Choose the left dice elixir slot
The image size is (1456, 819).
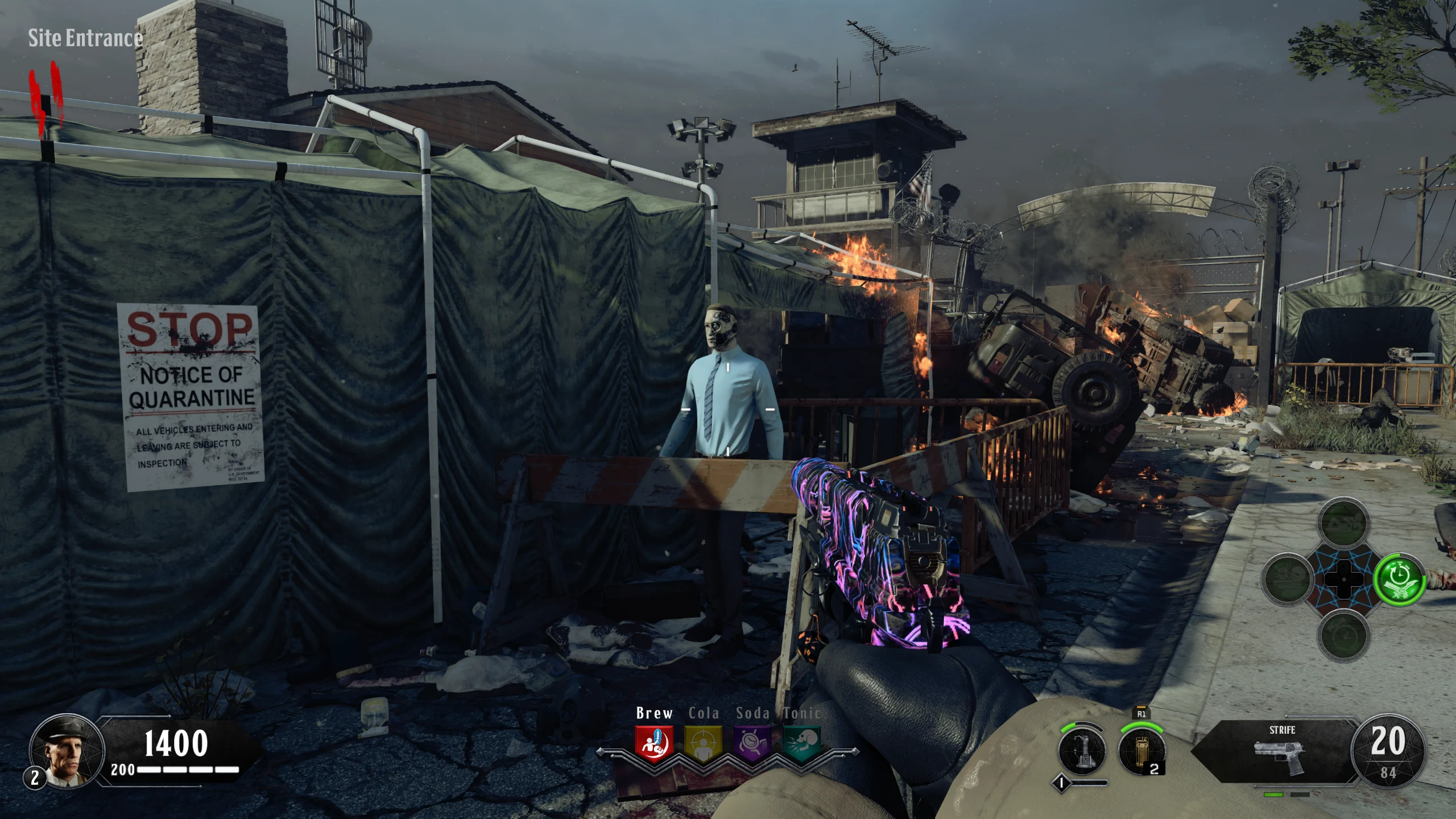coord(1287,580)
